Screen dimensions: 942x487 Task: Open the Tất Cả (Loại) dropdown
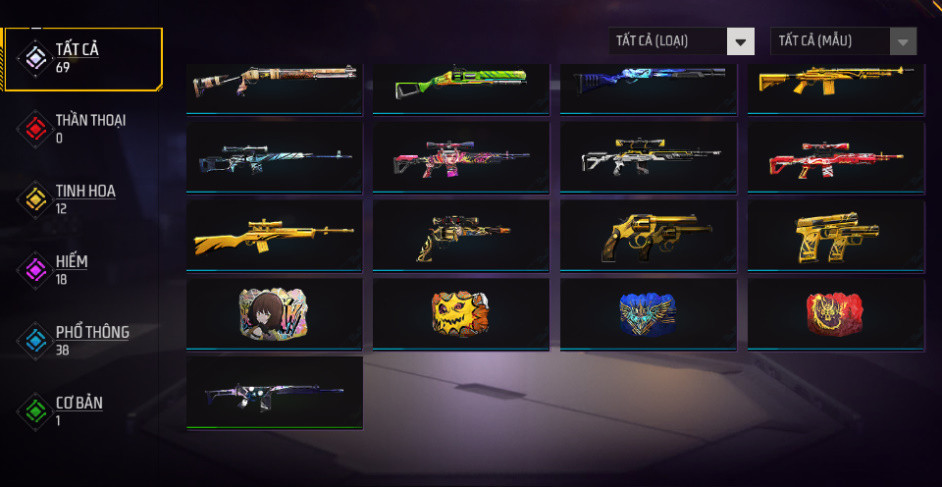tap(681, 41)
